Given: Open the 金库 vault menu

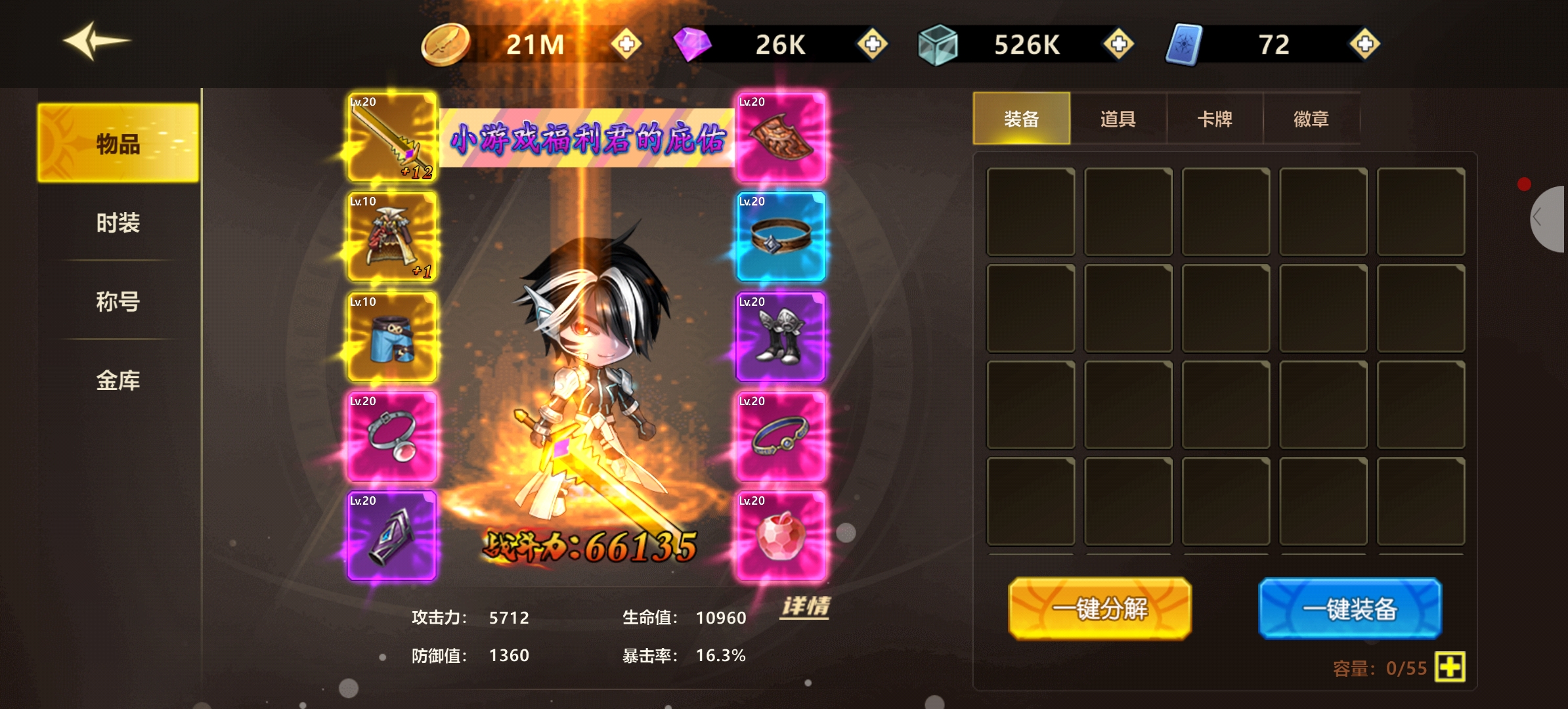Looking at the screenshot, I should tap(118, 380).
